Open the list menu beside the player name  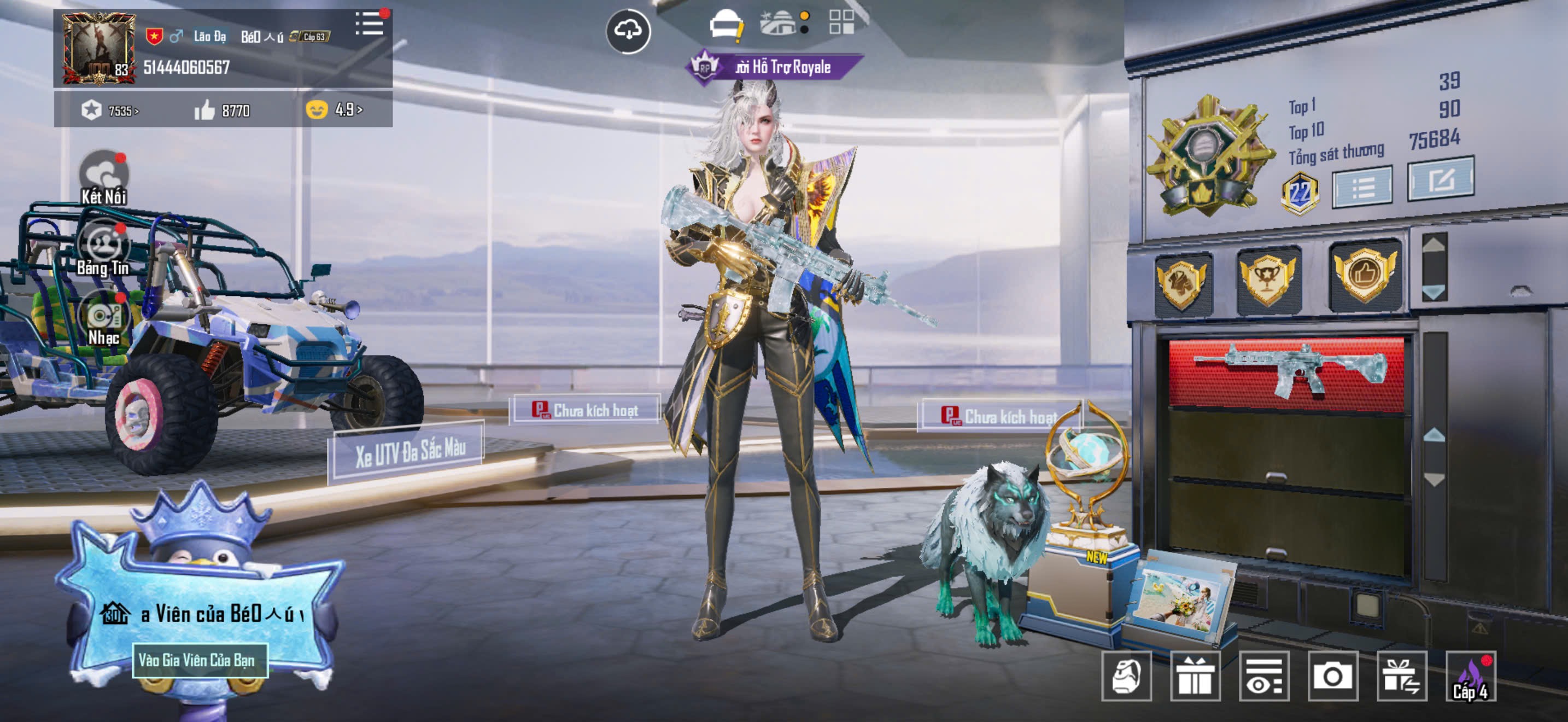(x=370, y=25)
